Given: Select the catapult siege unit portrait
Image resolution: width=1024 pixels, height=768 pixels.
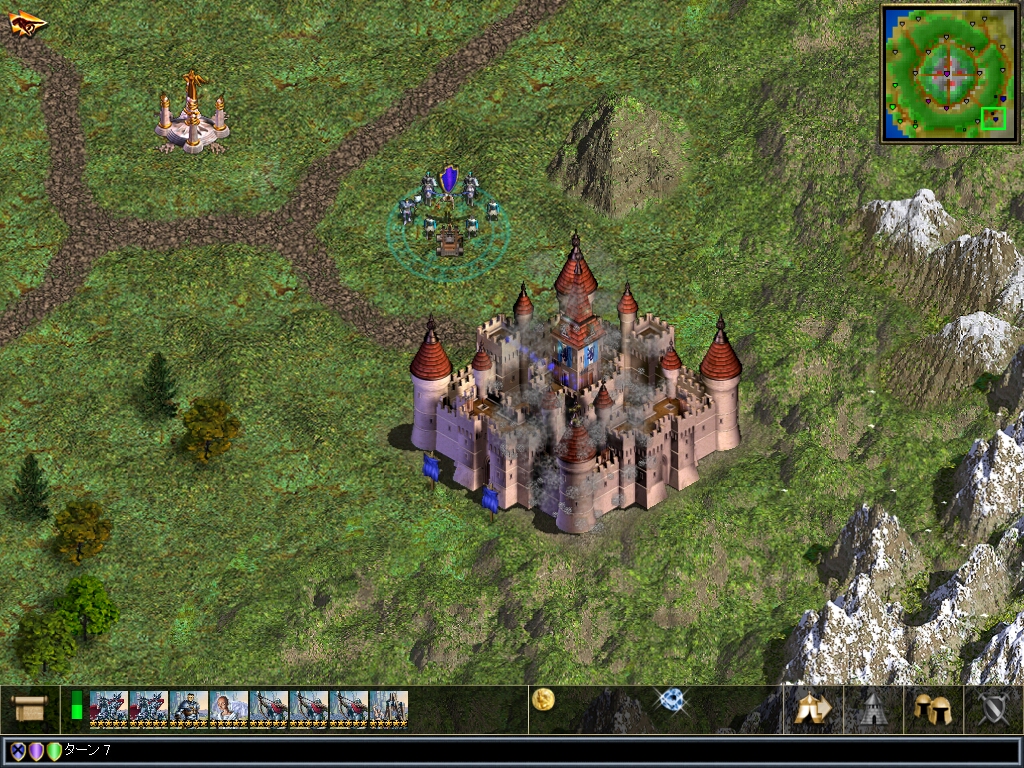Looking at the screenshot, I should click(x=389, y=708).
